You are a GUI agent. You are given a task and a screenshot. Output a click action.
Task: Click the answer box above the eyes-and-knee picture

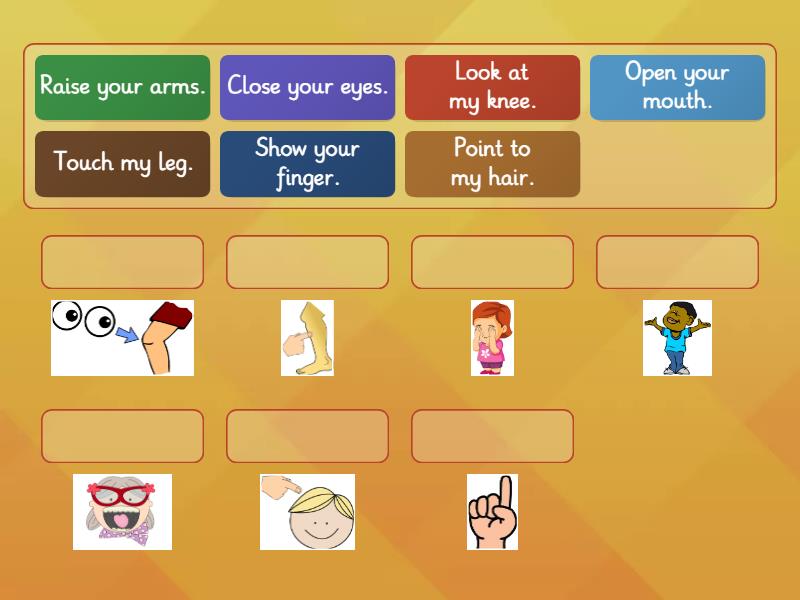click(122, 262)
